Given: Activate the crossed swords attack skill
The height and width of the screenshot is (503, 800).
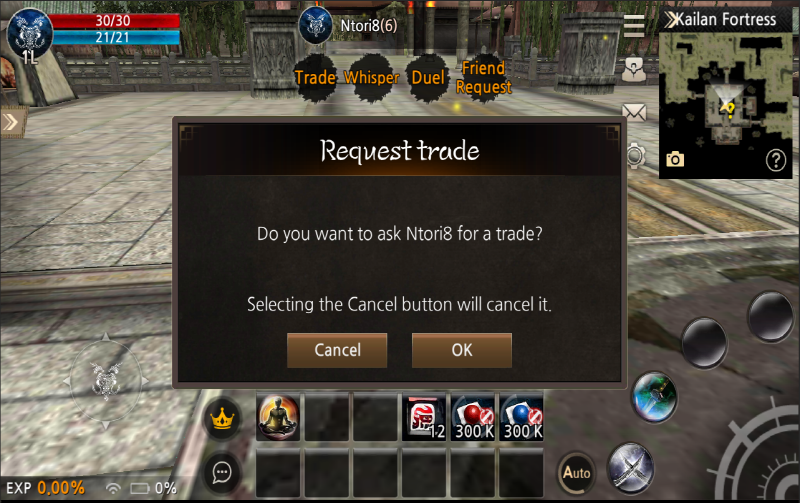Looking at the screenshot, I should (x=630, y=465).
